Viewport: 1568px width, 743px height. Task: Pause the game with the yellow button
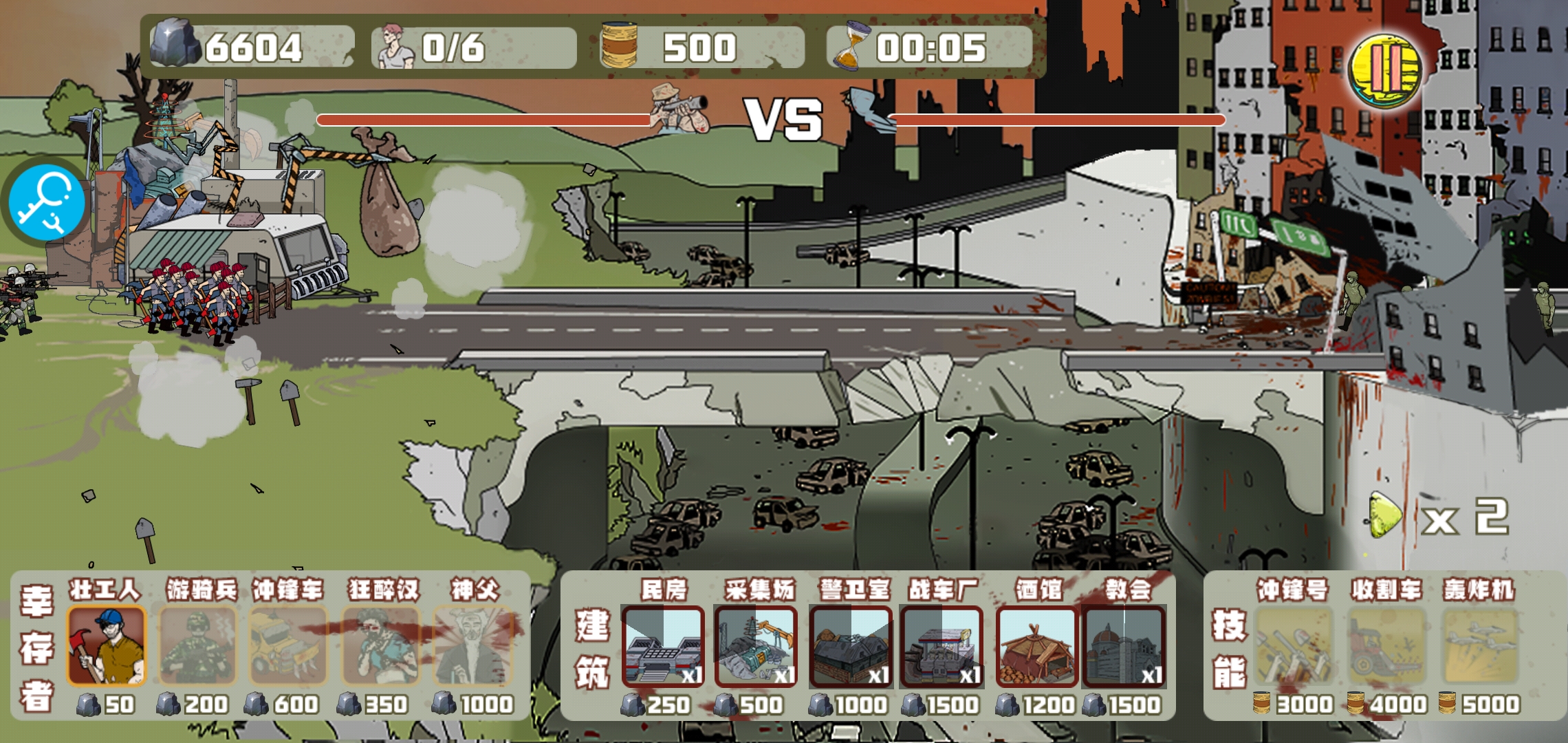(x=1384, y=69)
